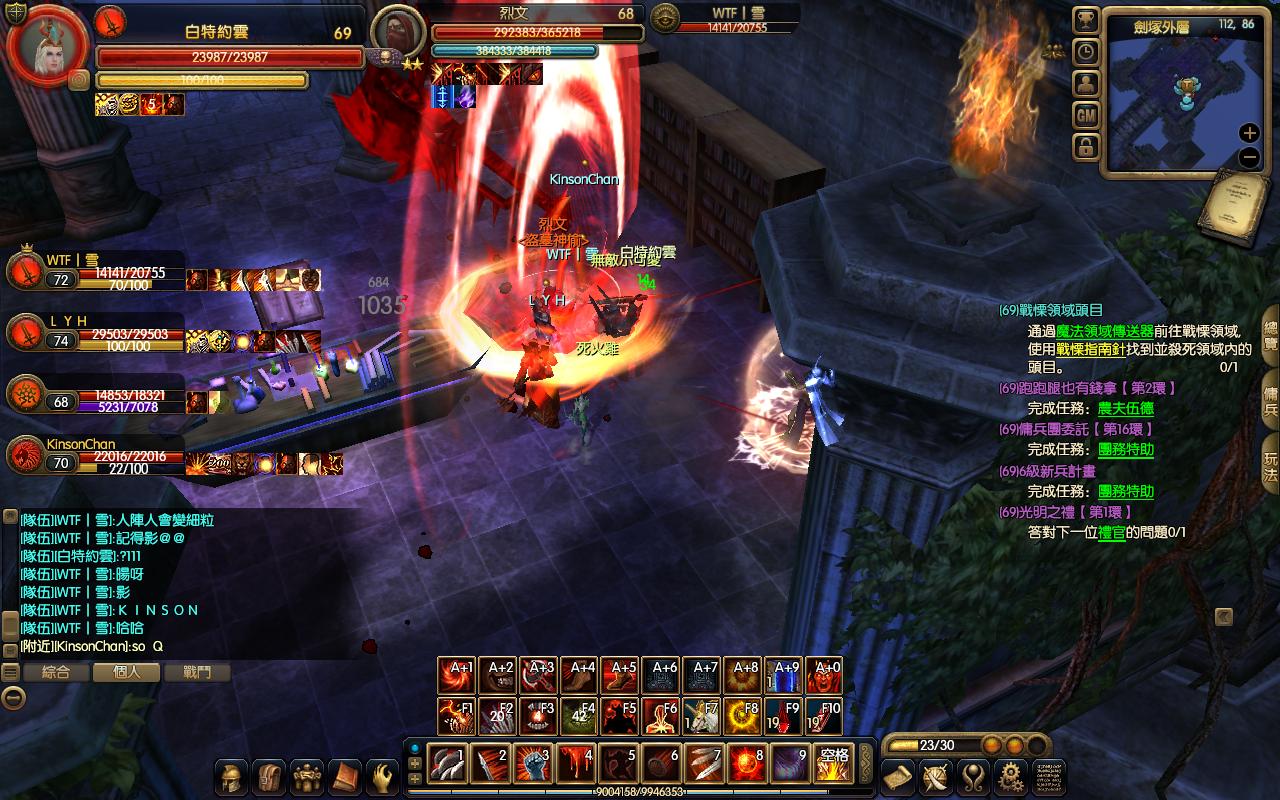1280x800 pixels.
Task: Use the F4 item with 42 count
Action: [578, 716]
